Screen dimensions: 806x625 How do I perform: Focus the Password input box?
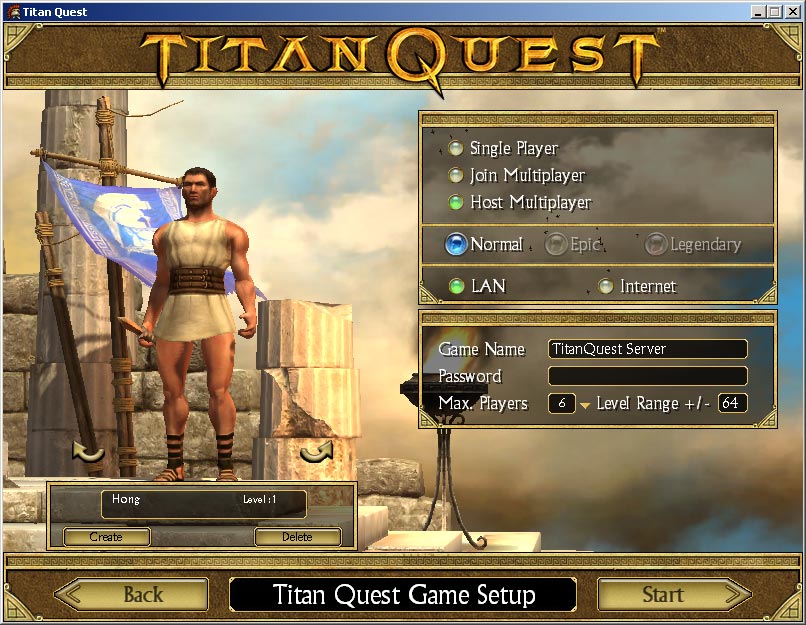[x=647, y=376]
